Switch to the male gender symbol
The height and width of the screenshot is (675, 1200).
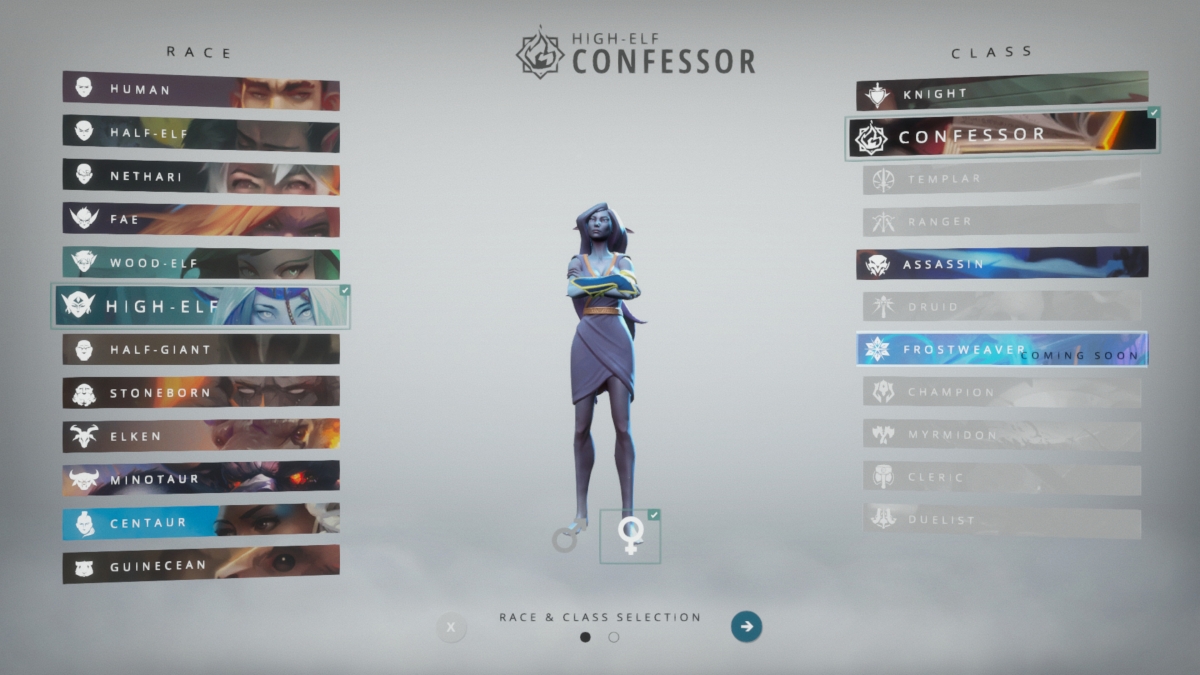pyautogui.click(x=568, y=537)
